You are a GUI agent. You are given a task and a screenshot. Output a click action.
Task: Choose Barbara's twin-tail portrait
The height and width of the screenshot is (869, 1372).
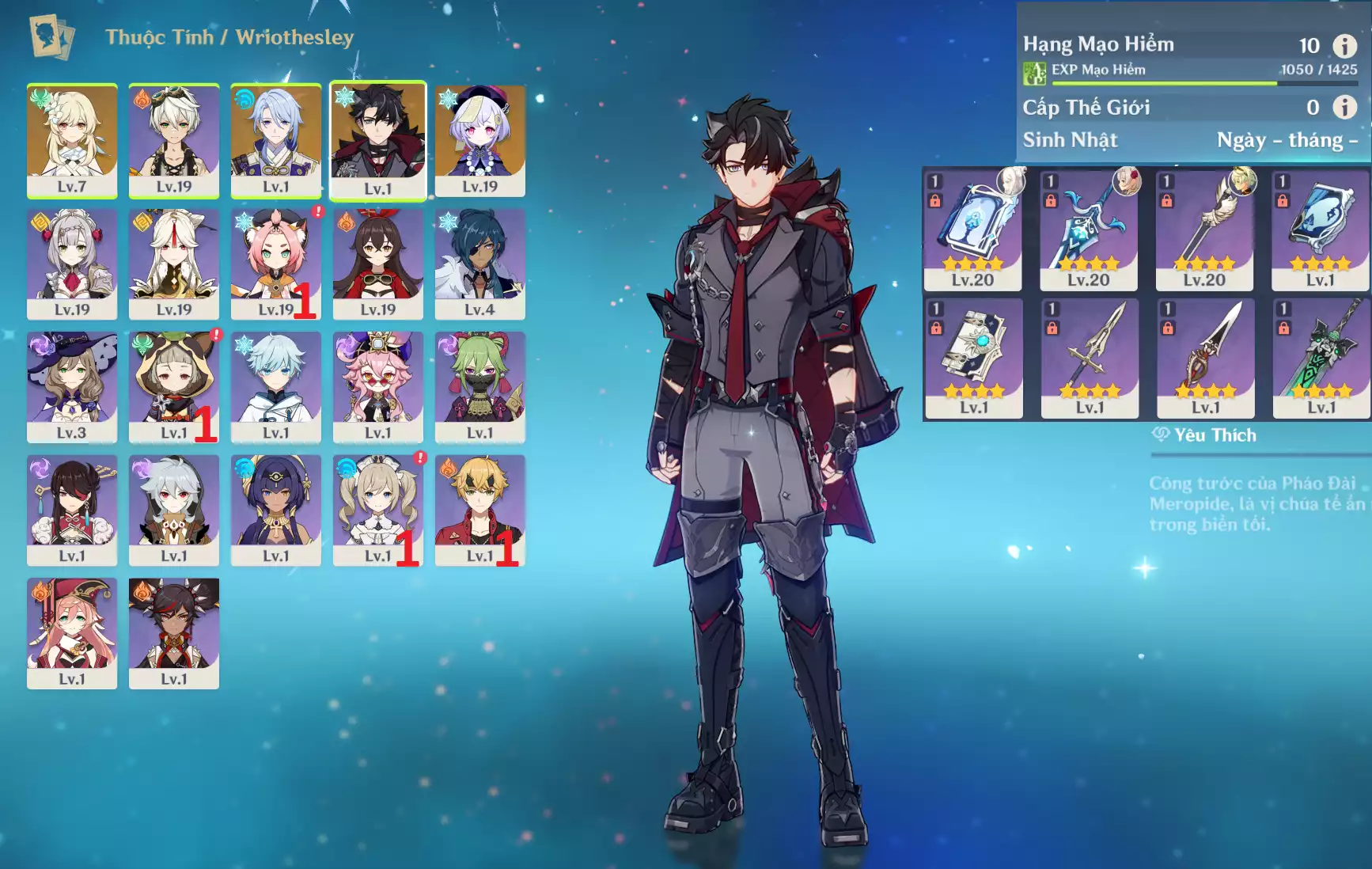point(378,510)
